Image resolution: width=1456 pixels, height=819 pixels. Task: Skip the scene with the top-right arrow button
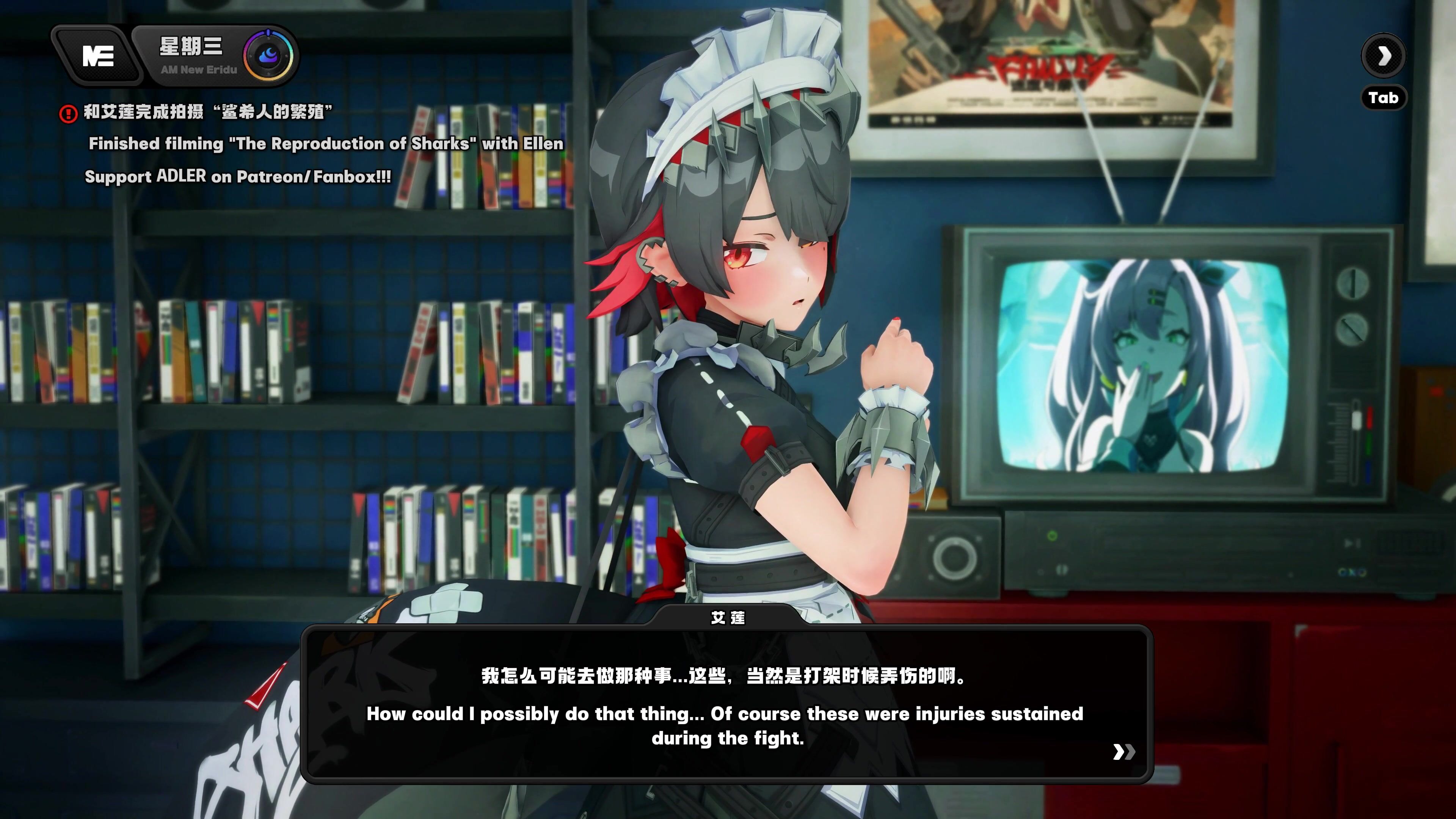pyautogui.click(x=1383, y=55)
